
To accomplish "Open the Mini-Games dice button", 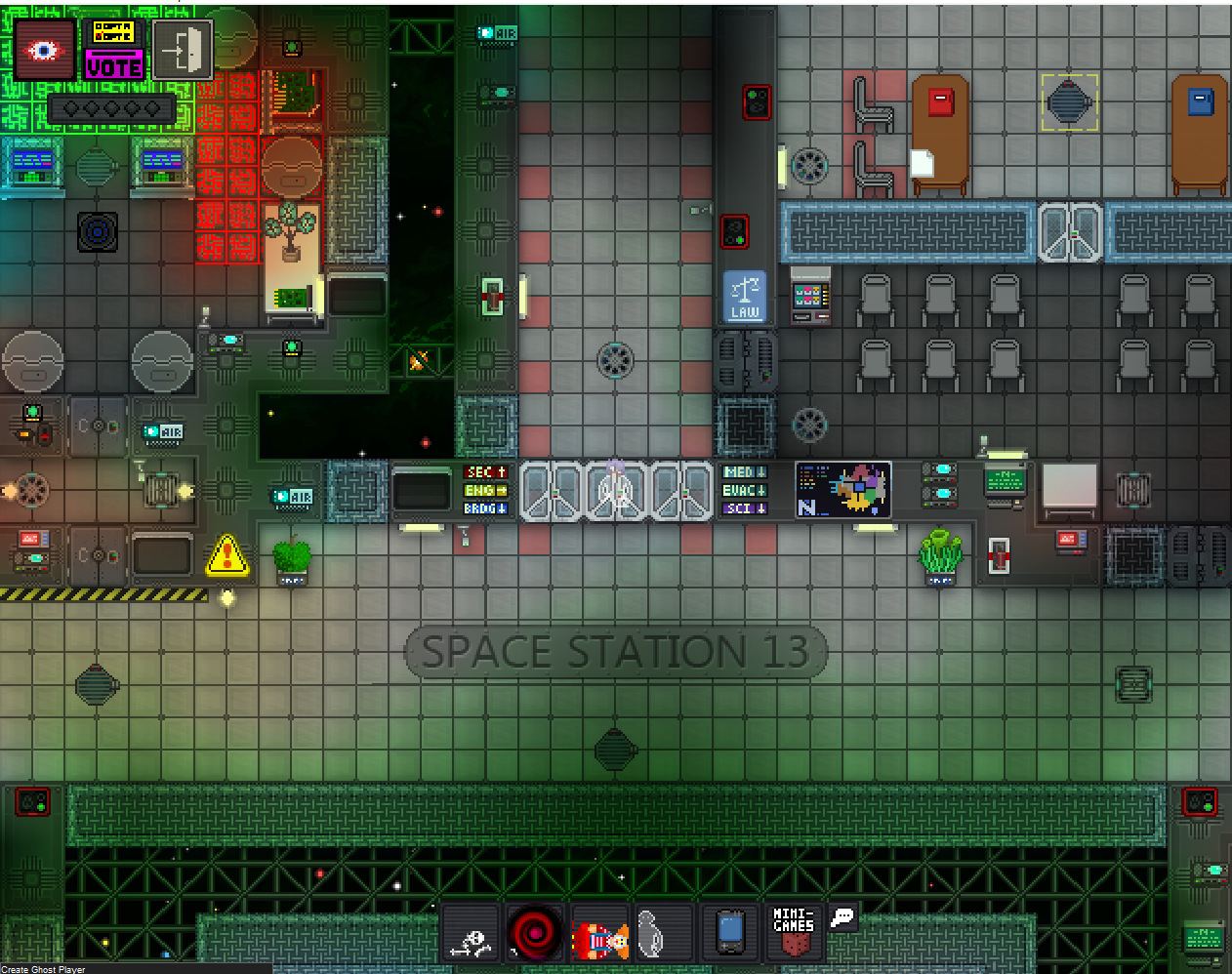I will (x=794, y=932).
